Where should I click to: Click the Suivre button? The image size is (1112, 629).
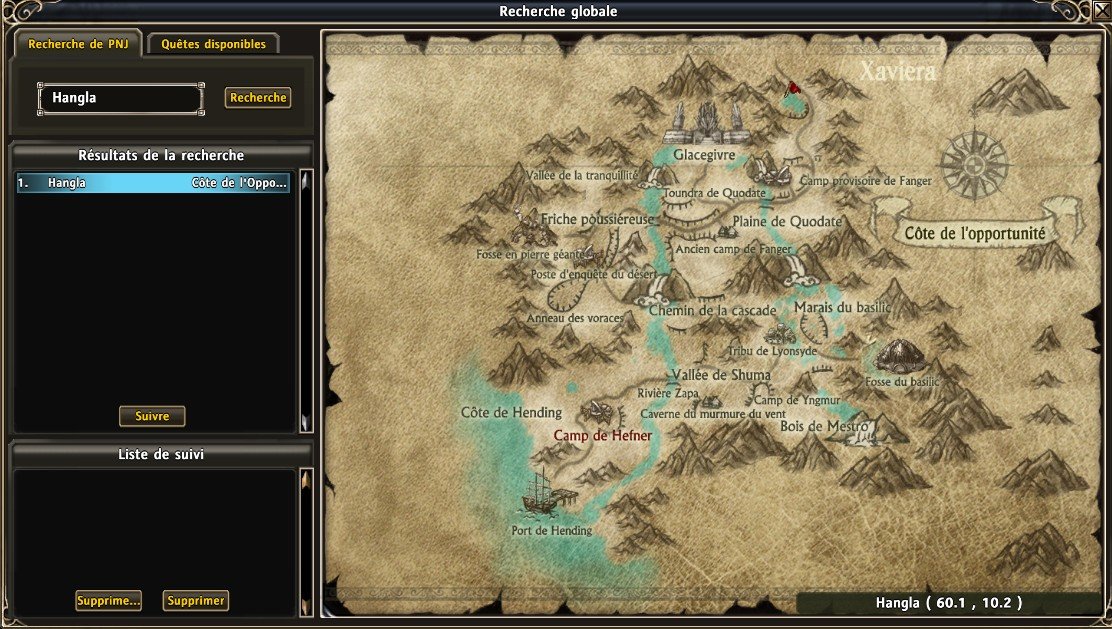tap(152, 416)
